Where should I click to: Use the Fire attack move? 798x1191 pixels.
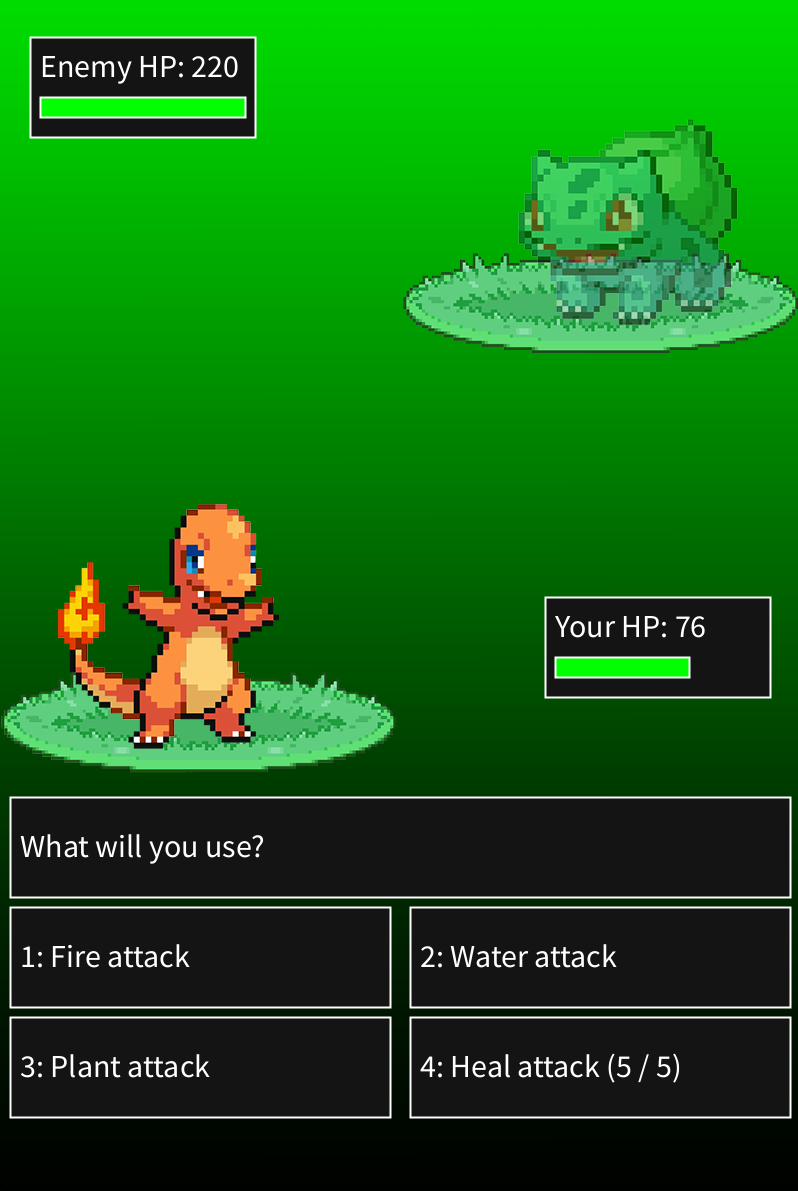tap(200, 957)
